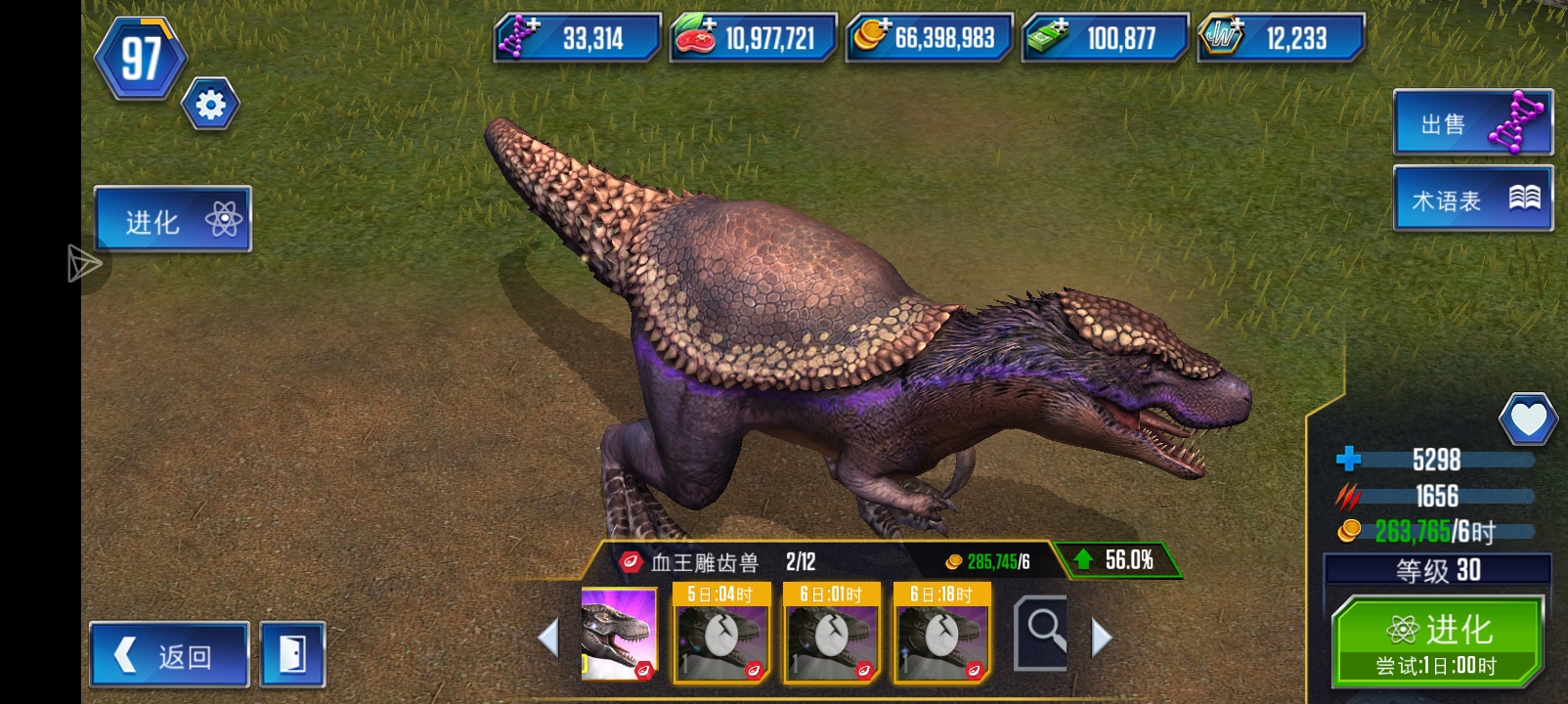Select the creature cooling down 5日:04时

click(x=721, y=632)
